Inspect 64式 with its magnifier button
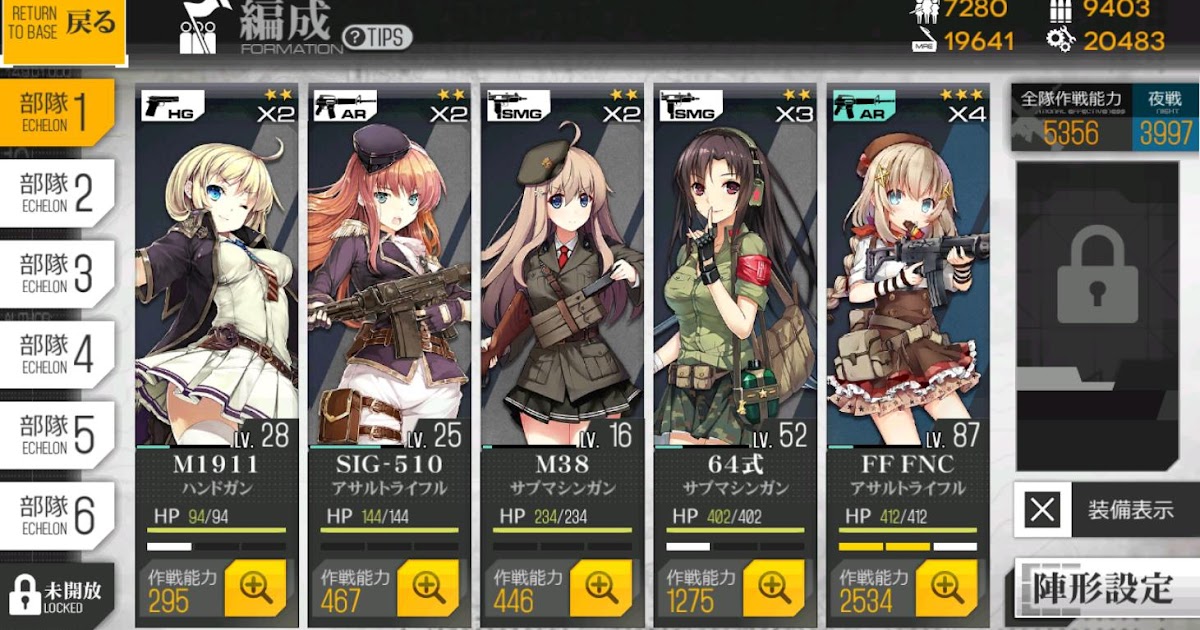 coord(774,588)
